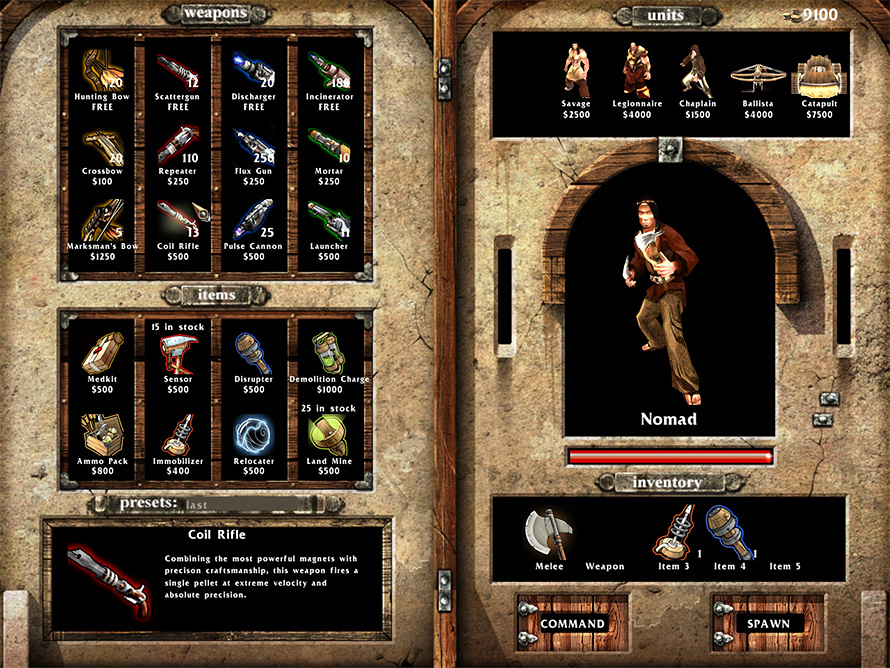Choose the Incinerator weapon
Image resolution: width=890 pixels, height=668 pixels.
pos(328,75)
